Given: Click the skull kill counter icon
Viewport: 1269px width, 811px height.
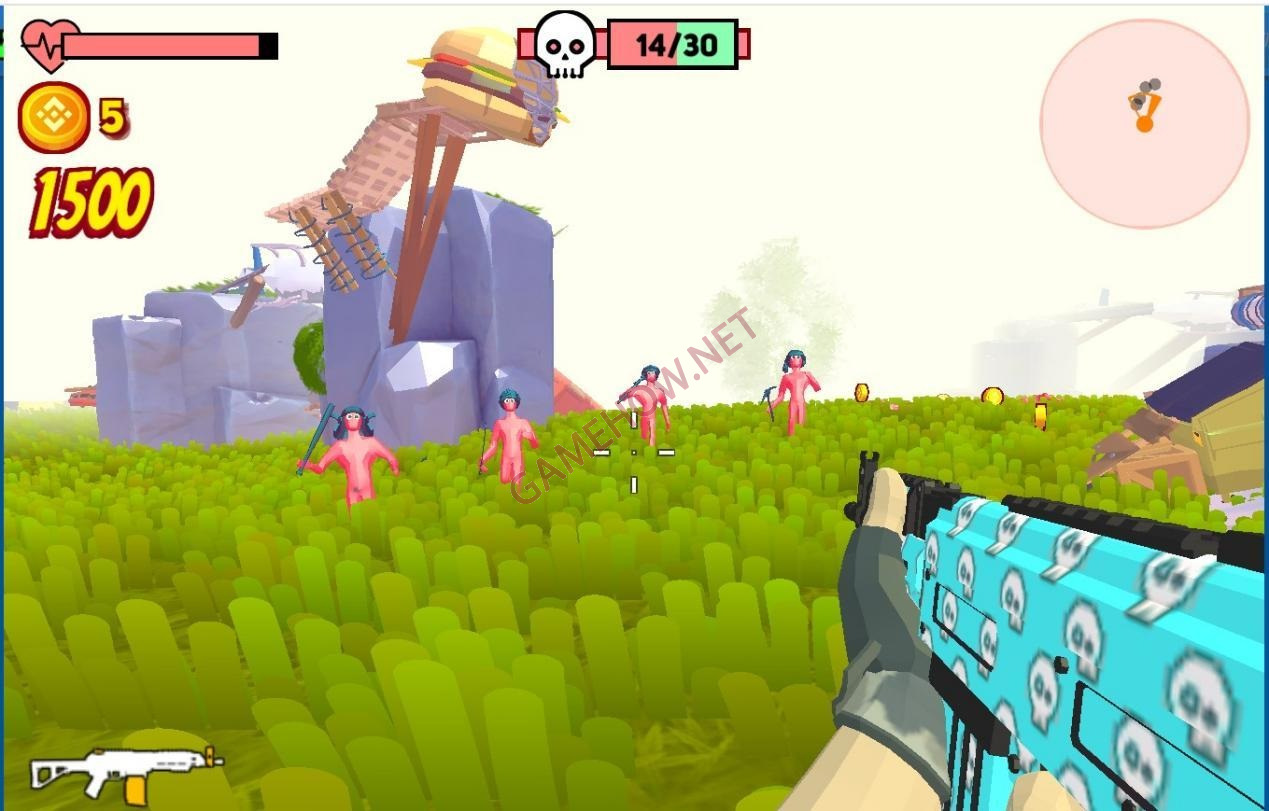Looking at the screenshot, I should point(565,44).
